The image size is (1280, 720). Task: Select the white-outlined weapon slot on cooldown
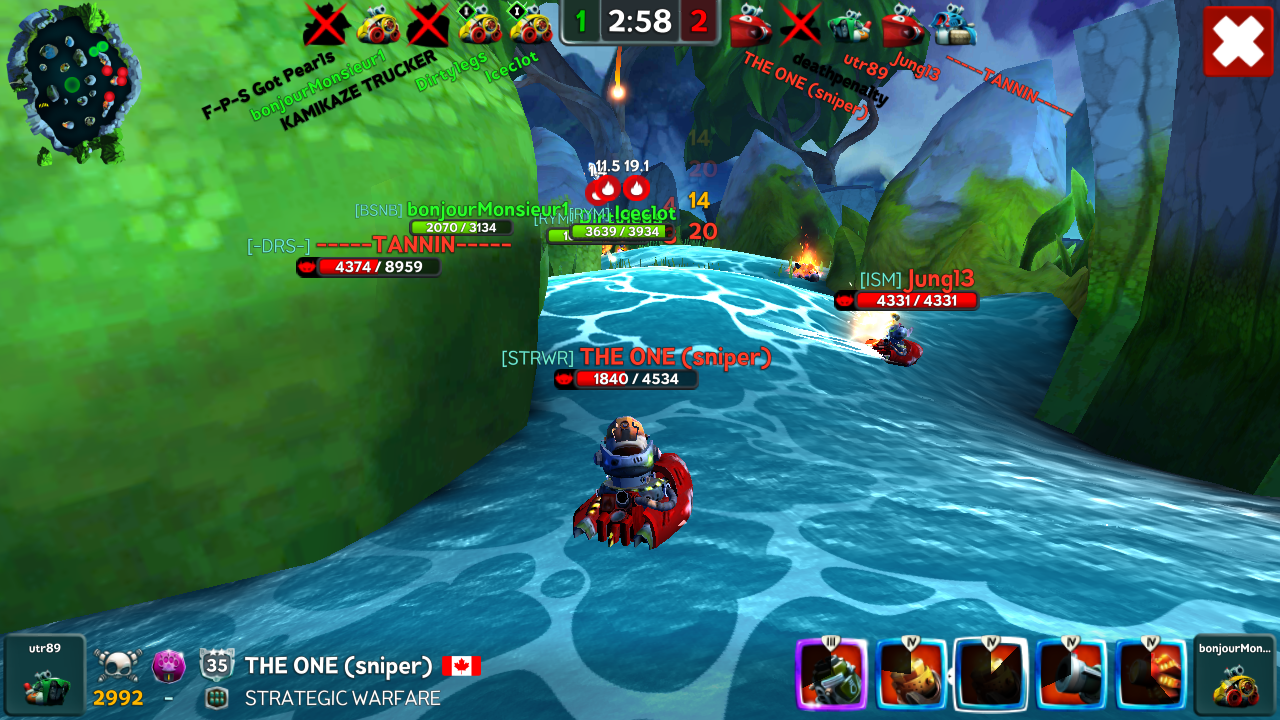click(991, 673)
